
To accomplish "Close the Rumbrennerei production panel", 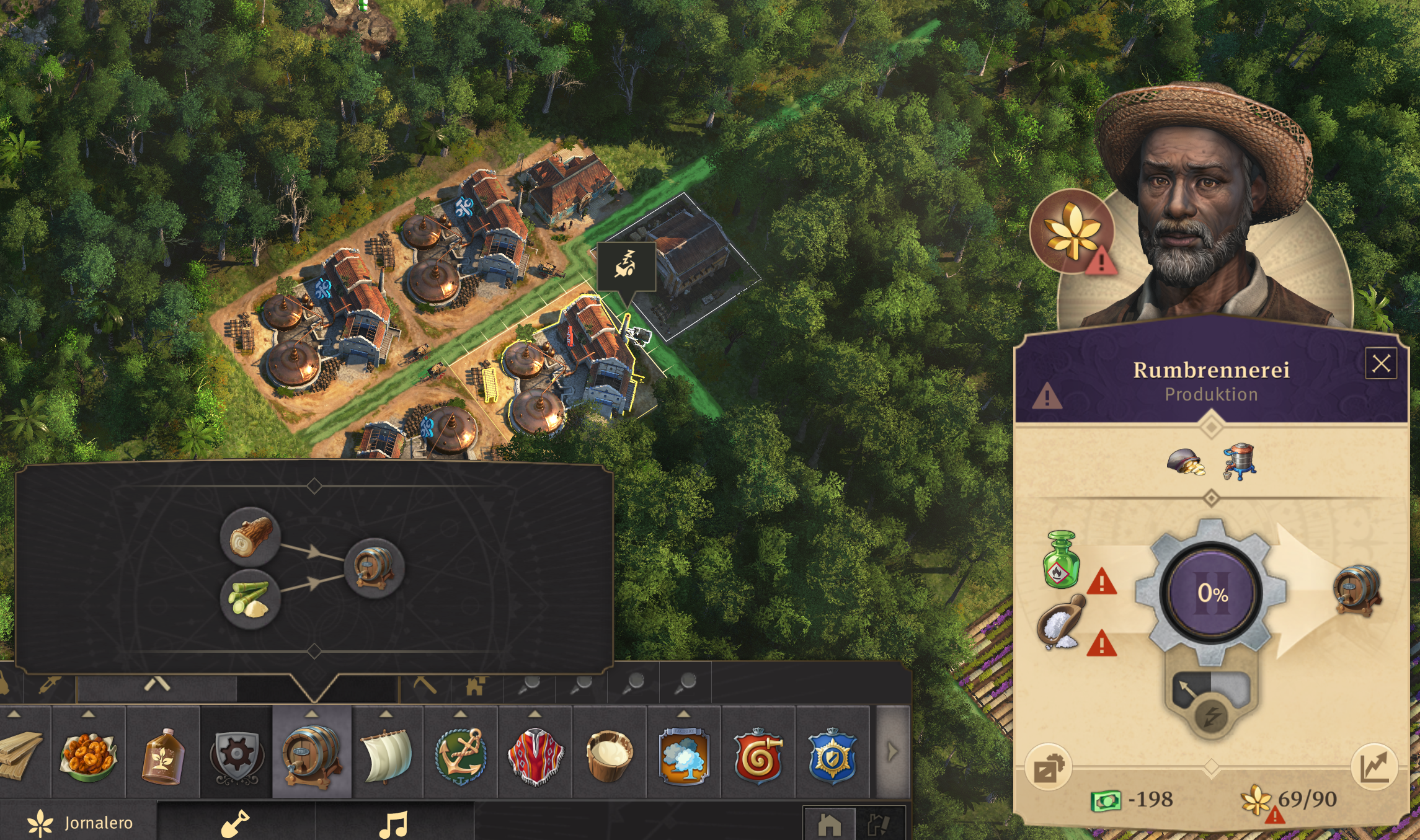I will click(1381, 363).
